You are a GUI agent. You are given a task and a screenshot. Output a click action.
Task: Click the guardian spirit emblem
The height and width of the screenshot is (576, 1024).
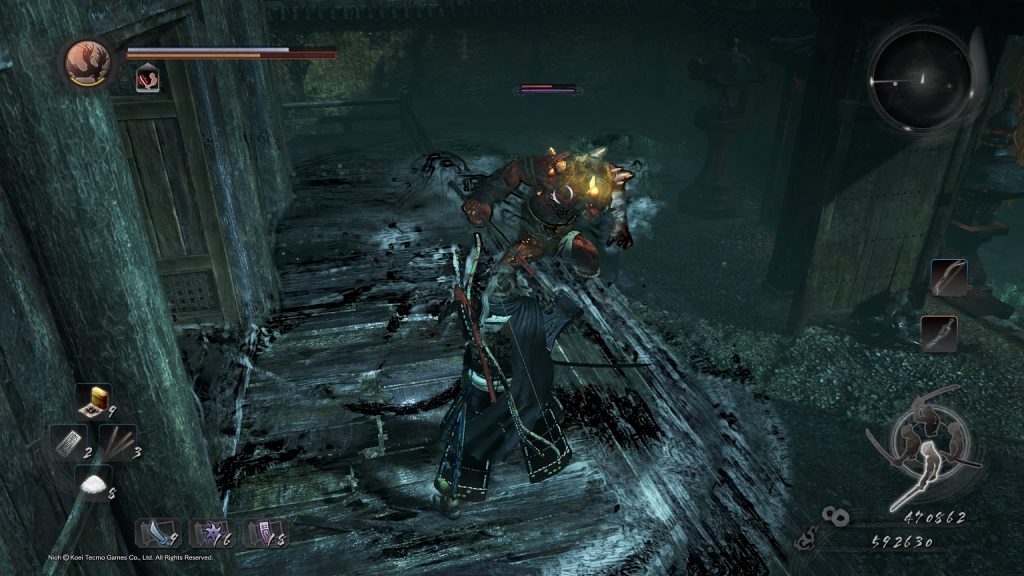pos(87,62)
